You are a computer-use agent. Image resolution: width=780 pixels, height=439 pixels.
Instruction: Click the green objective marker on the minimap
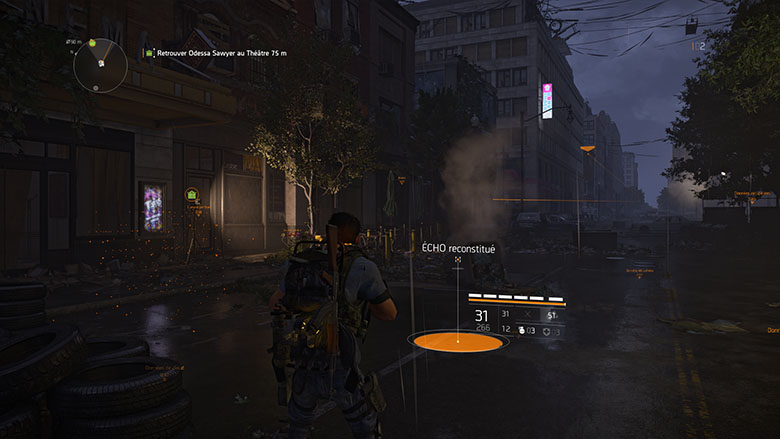tap(93, 43)
